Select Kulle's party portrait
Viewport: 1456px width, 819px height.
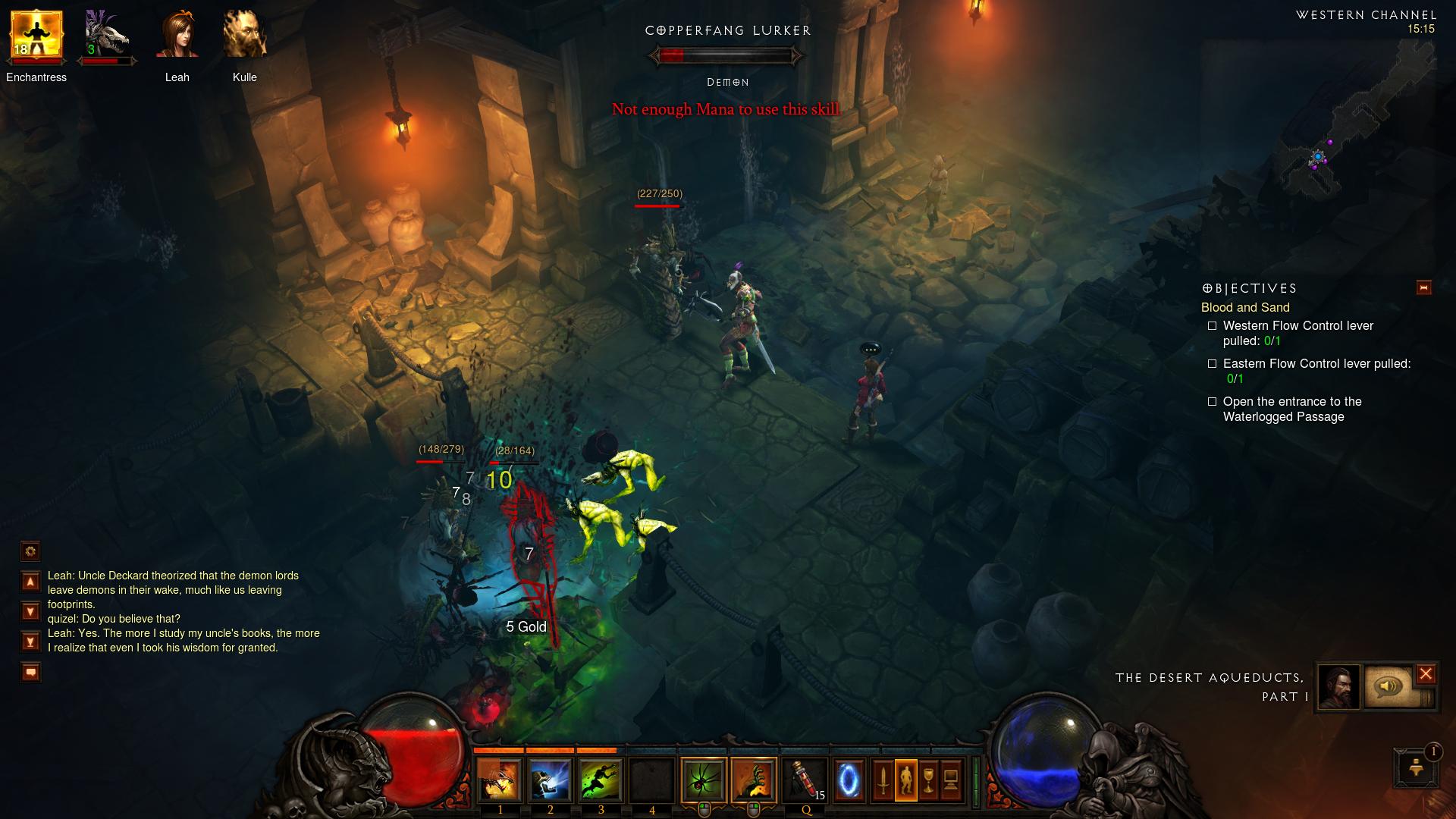(244, 36)
